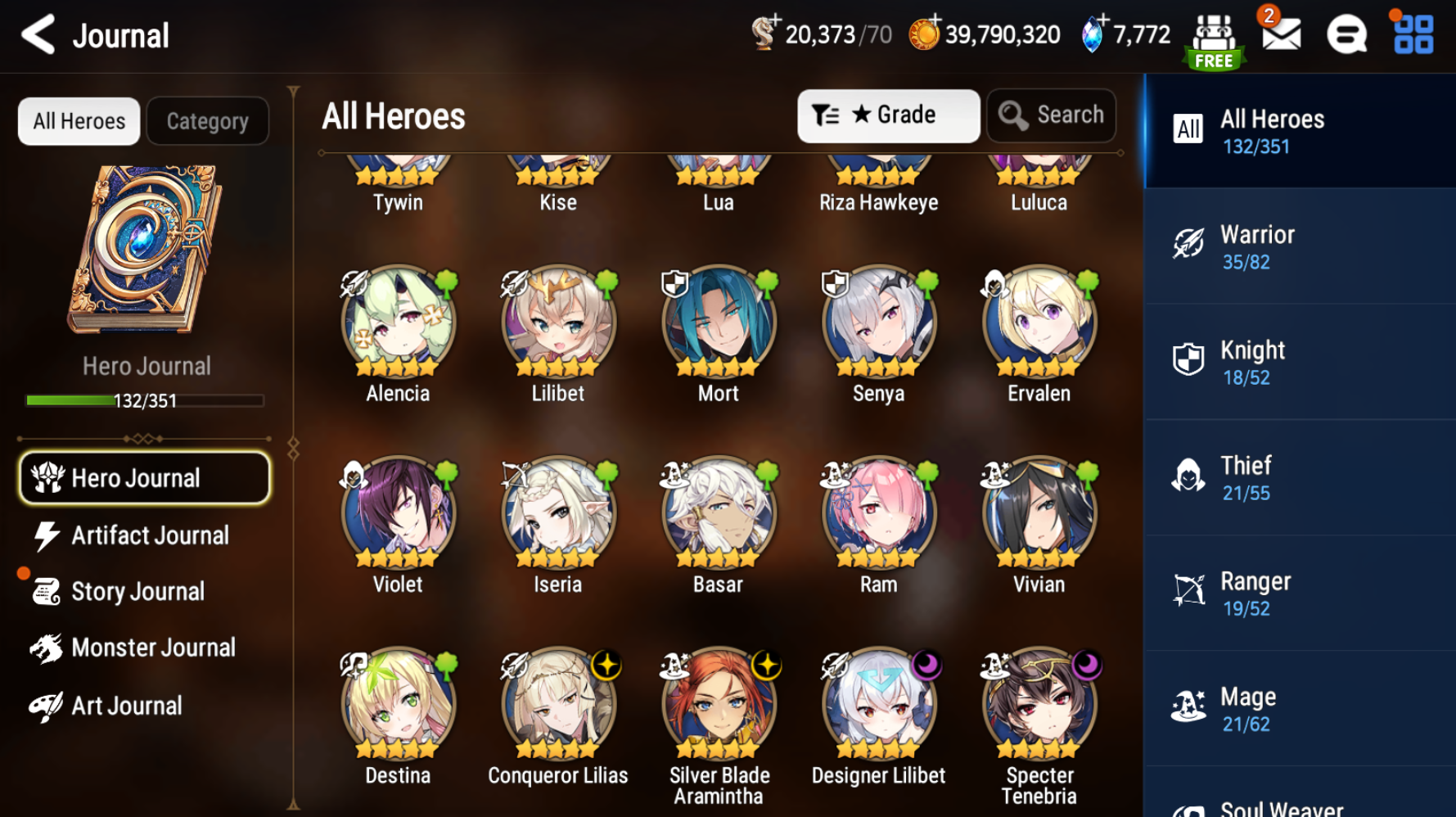This screenshot has height=817, width=1456.
Task: Click the Hero Journal progress bar
Action: [144, 400]
